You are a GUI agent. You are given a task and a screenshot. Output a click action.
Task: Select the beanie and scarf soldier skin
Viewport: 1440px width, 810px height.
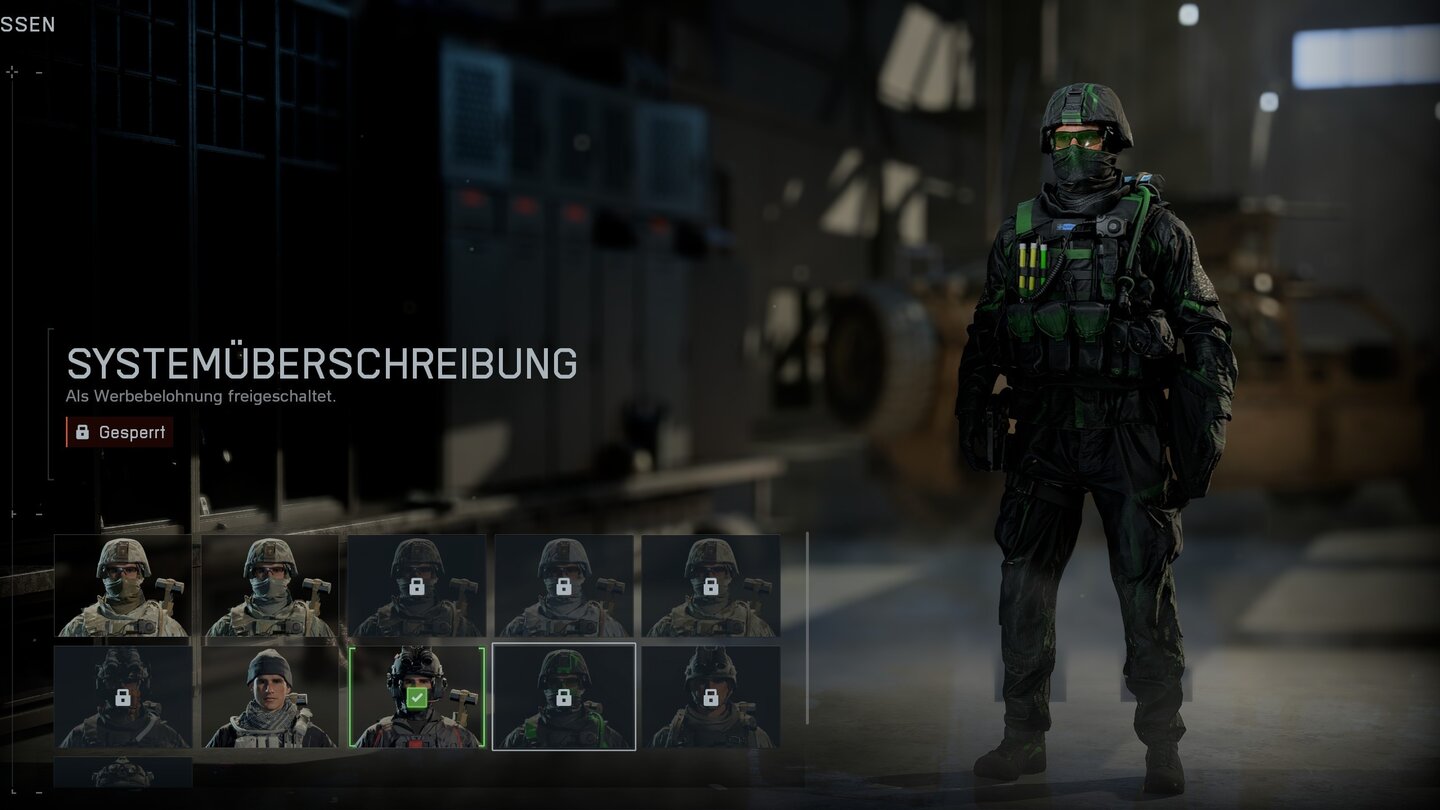[269, 697]
